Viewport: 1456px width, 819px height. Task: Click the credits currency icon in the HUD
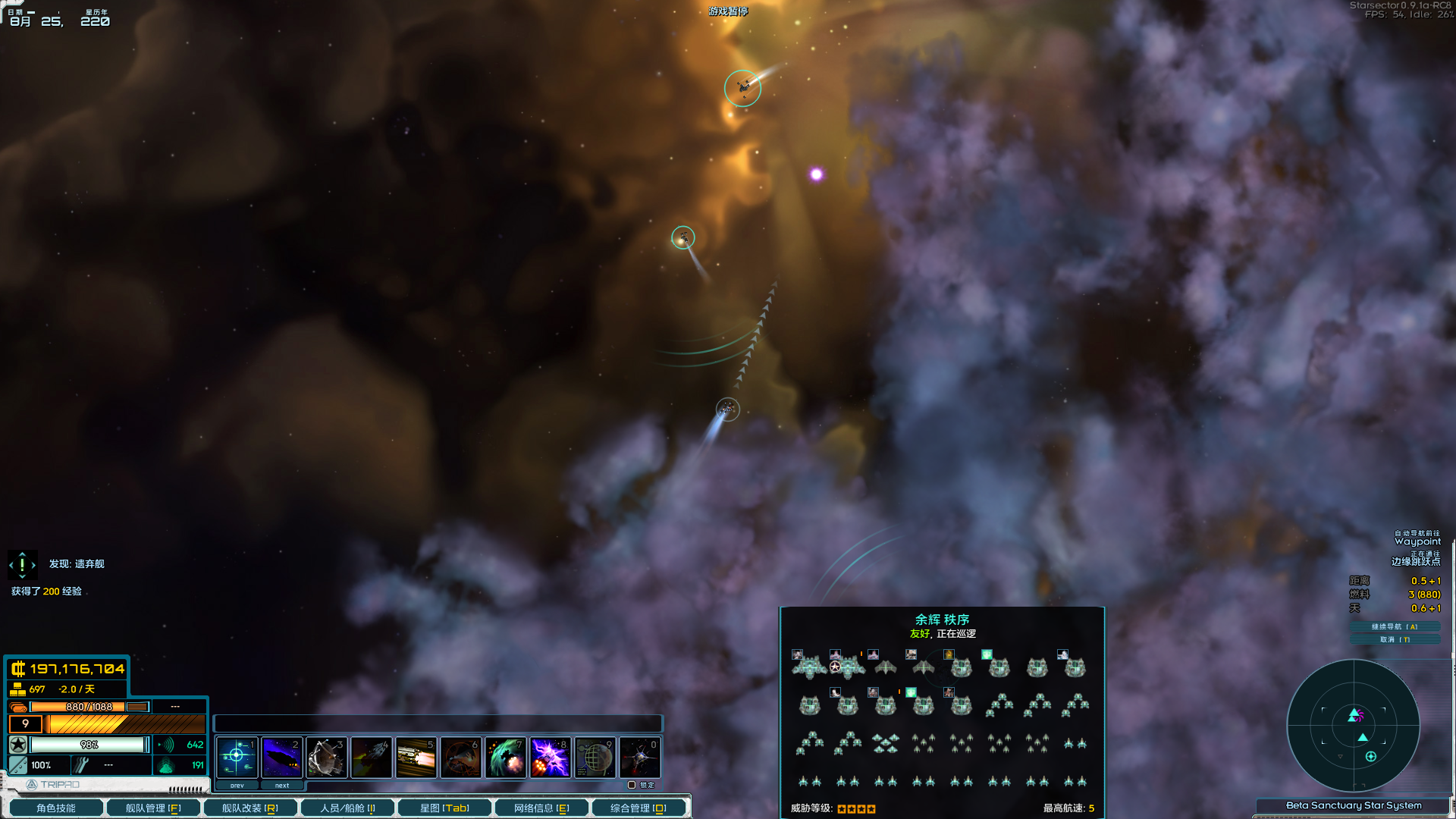[x=18, y=670]
